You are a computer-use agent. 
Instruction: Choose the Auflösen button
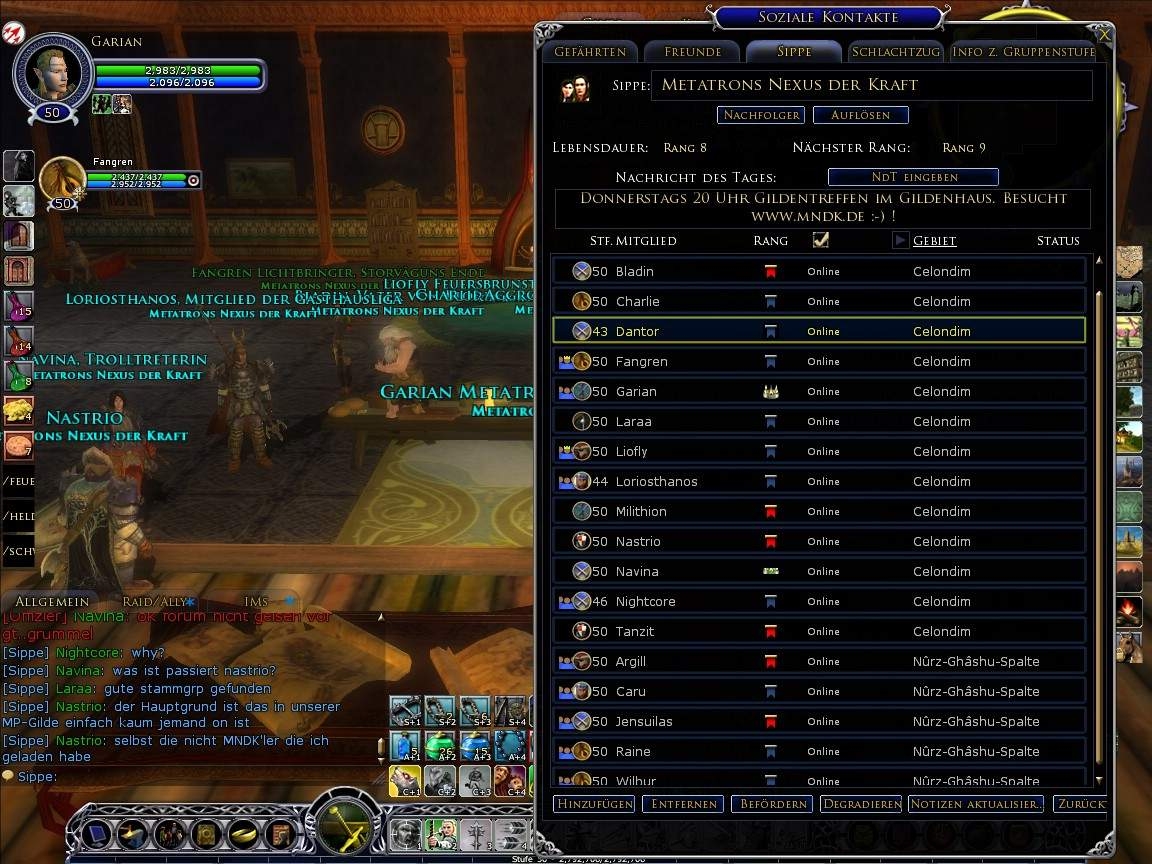point(860,115)
